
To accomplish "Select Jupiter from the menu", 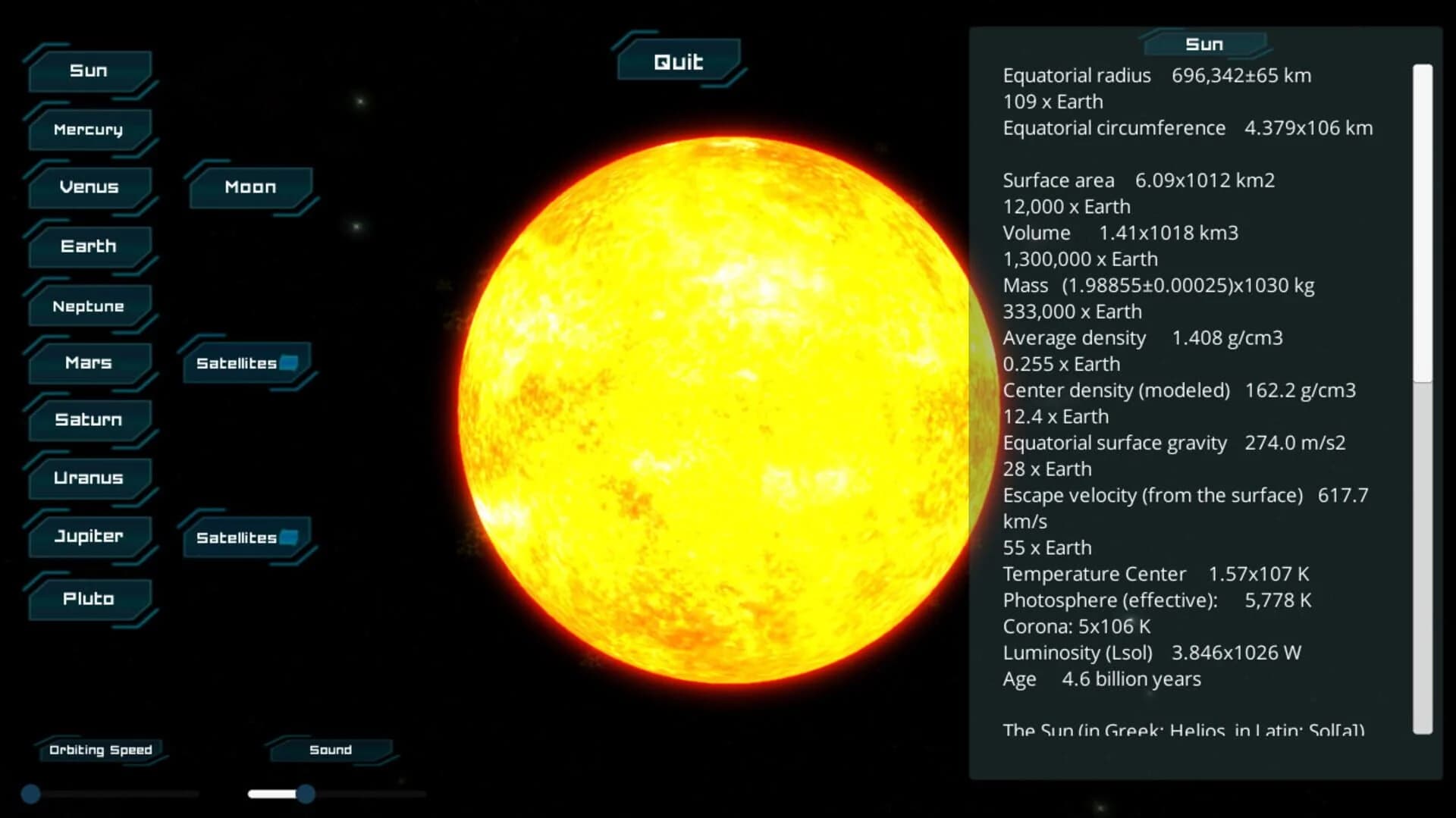I will [89, 536].
